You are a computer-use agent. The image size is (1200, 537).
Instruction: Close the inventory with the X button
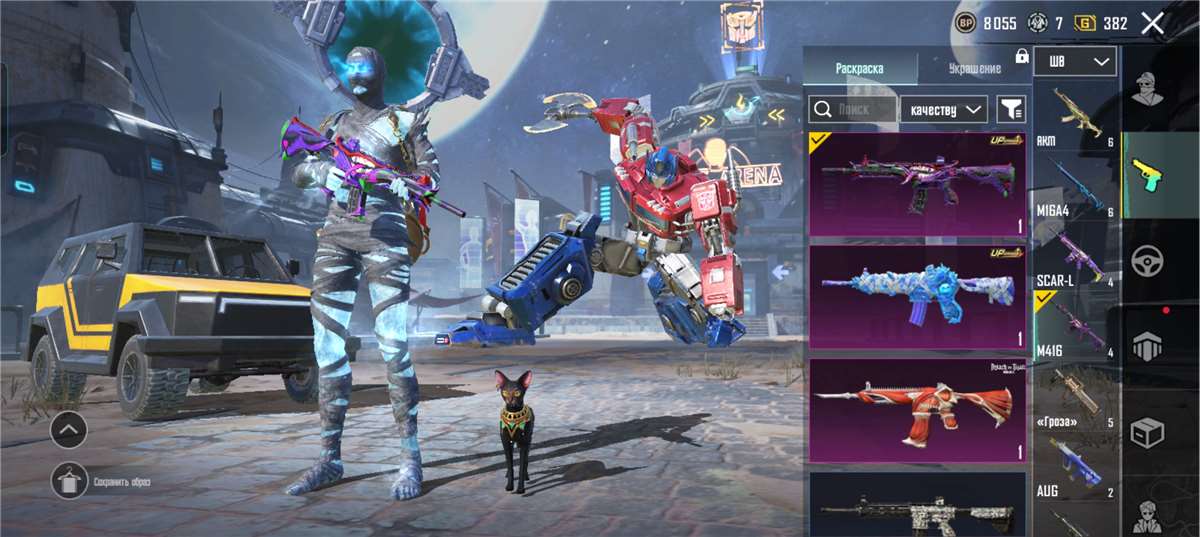[x=1152, y=24]
